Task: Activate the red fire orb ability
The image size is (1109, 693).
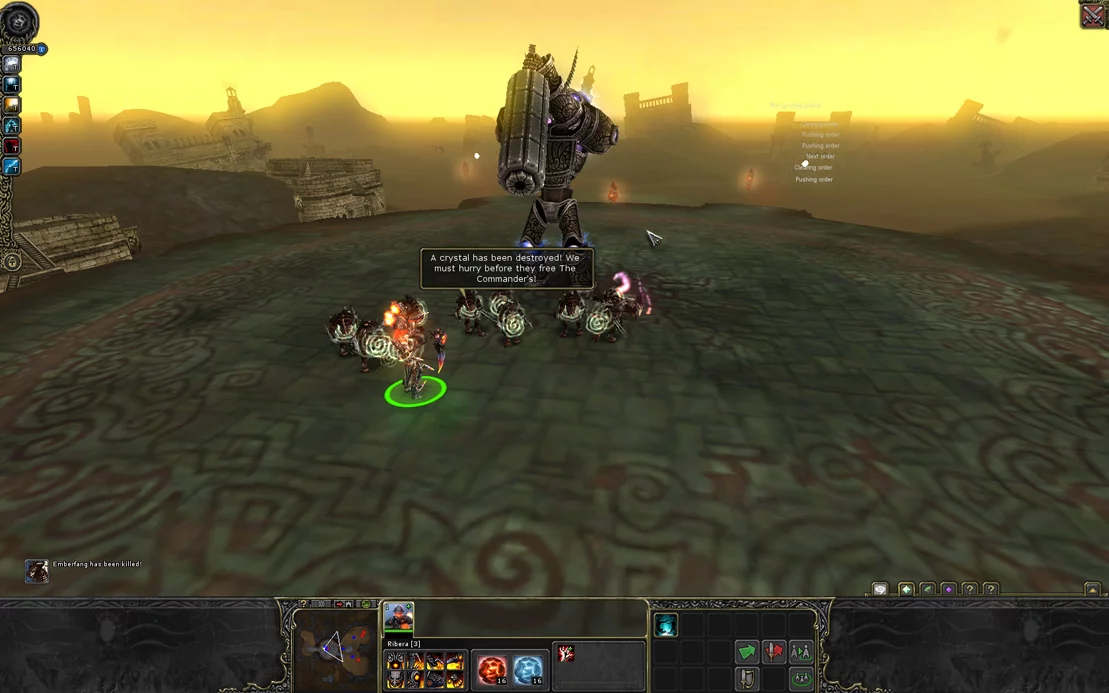Action: coord(492,670)
